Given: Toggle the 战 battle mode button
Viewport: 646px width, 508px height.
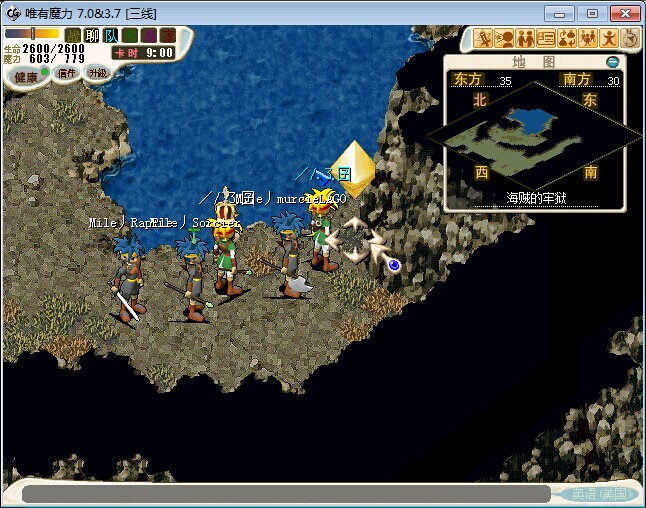Looking at the screenshot, I should point(72,35).
